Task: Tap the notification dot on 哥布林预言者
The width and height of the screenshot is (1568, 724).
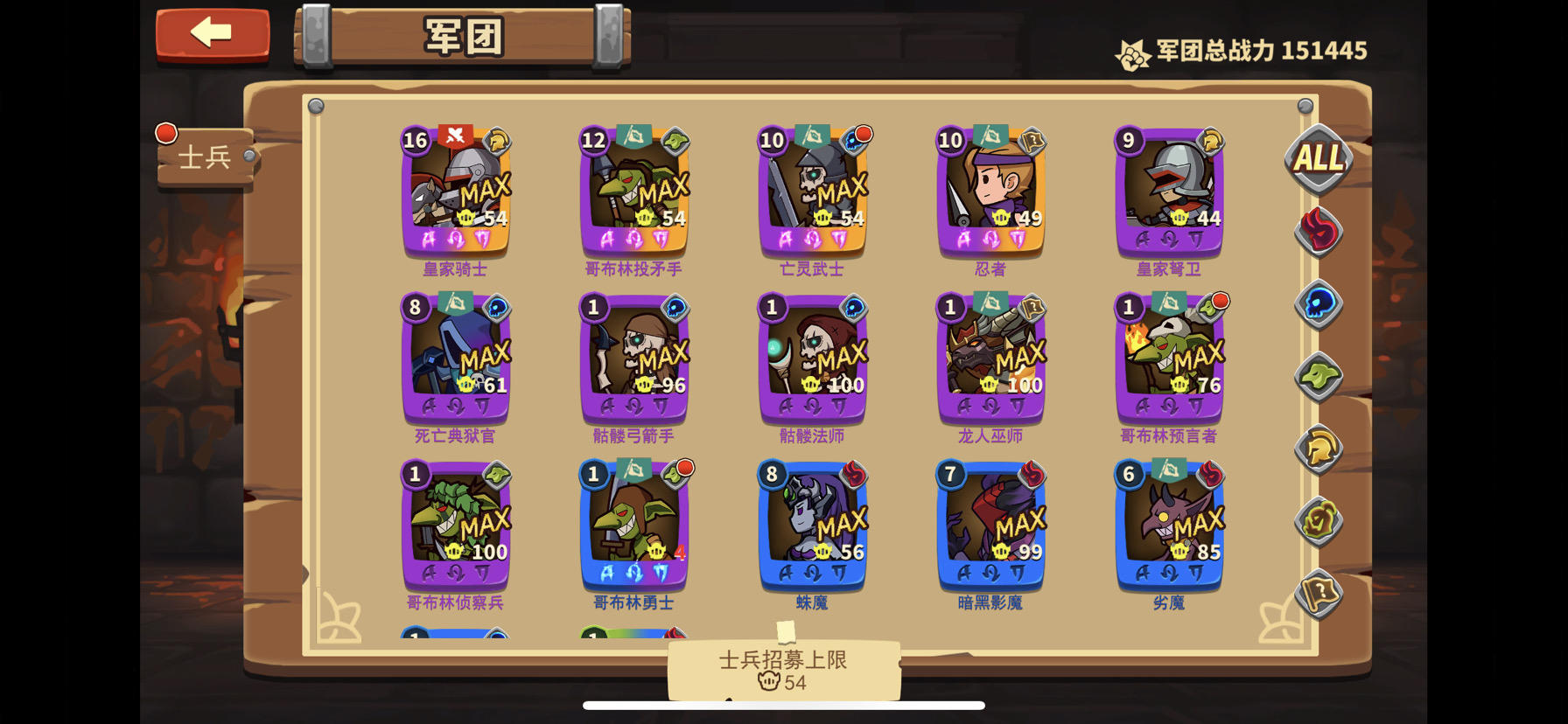Action: tap(1219, 301)
